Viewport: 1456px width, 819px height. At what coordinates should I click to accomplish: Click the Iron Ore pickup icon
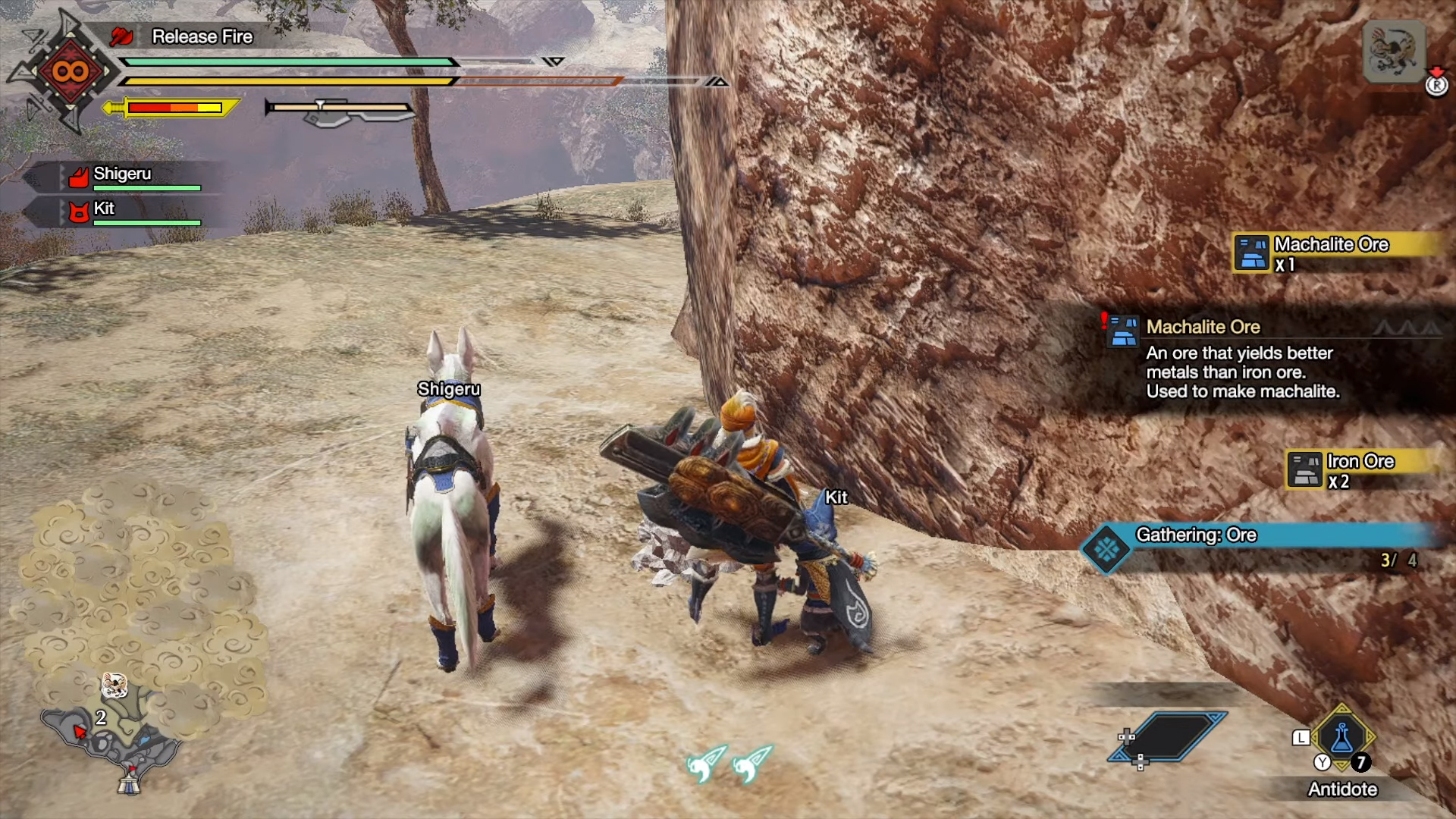click(x=1305, y=470)
